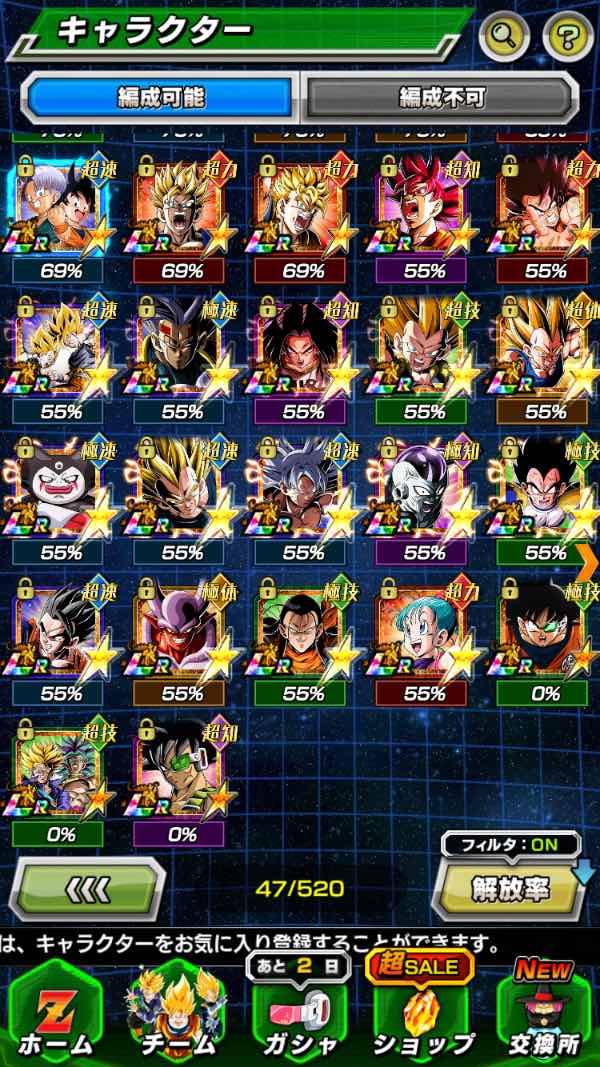Toggle the フィルタ ON filter

point(511,845)
